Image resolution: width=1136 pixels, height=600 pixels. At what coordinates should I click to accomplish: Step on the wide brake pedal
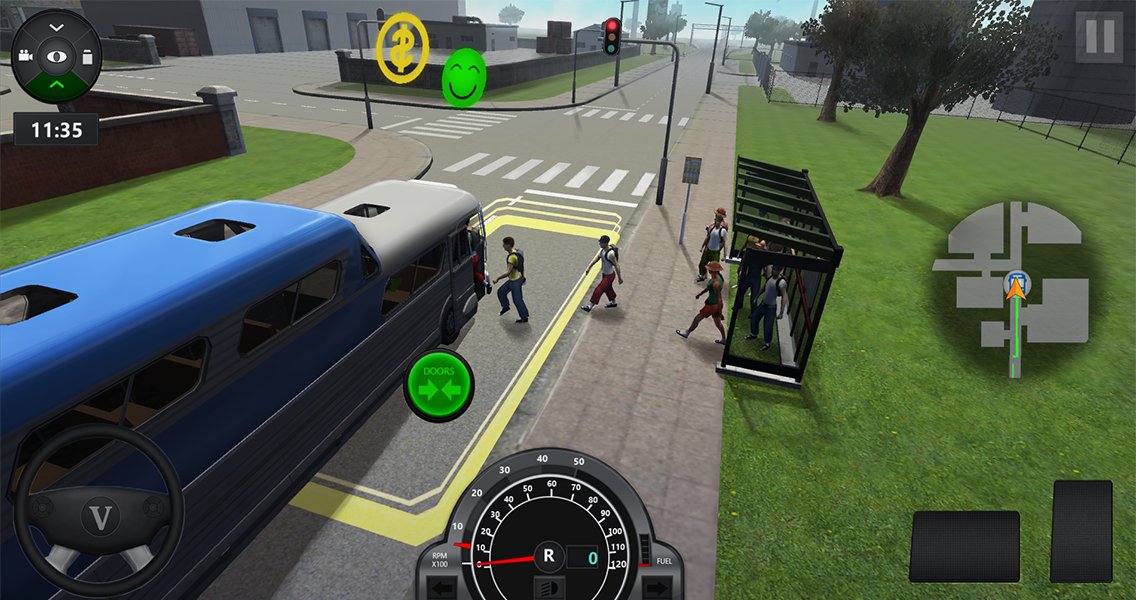coord(964,546)
